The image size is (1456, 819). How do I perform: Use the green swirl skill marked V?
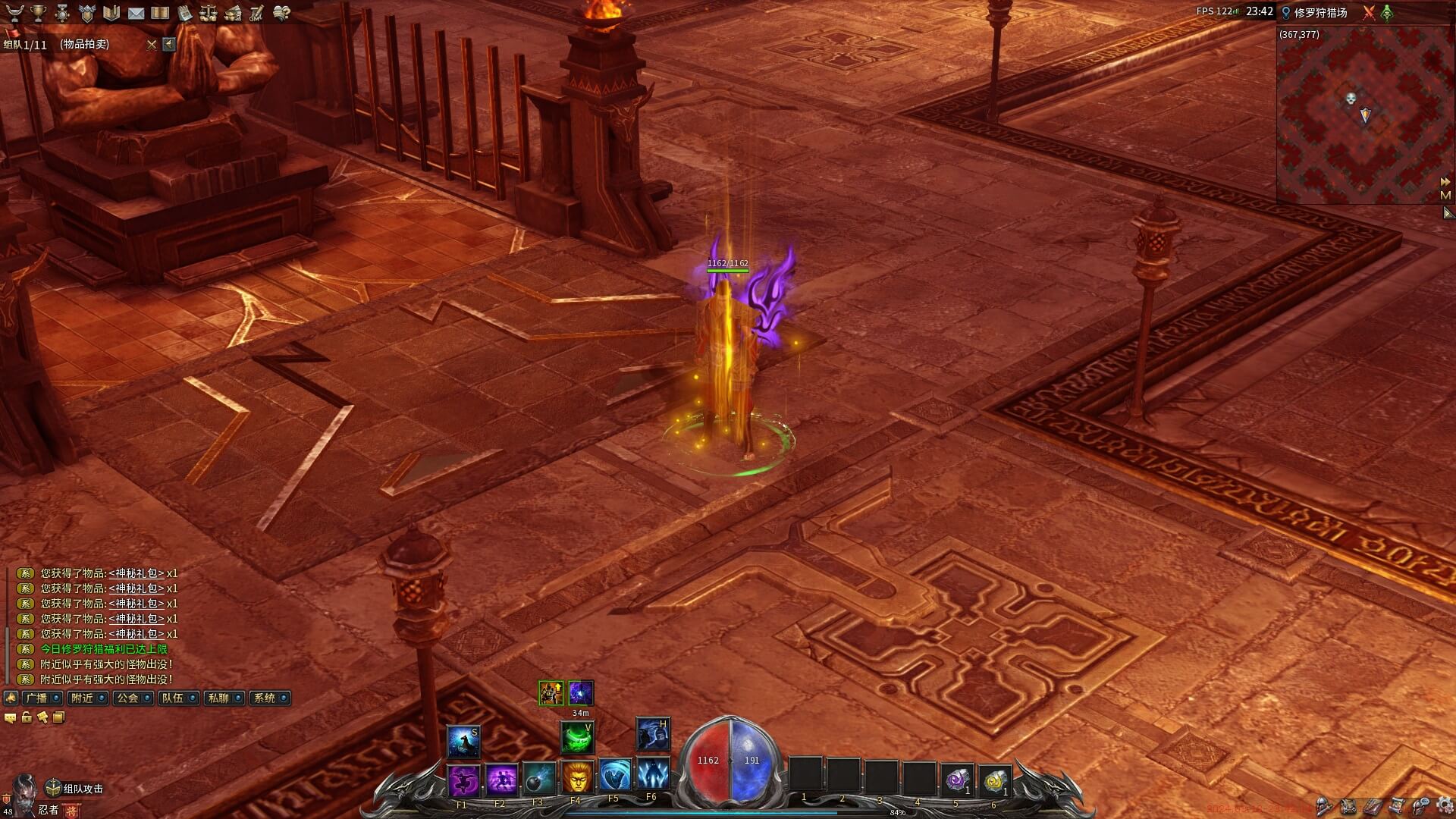576,737
